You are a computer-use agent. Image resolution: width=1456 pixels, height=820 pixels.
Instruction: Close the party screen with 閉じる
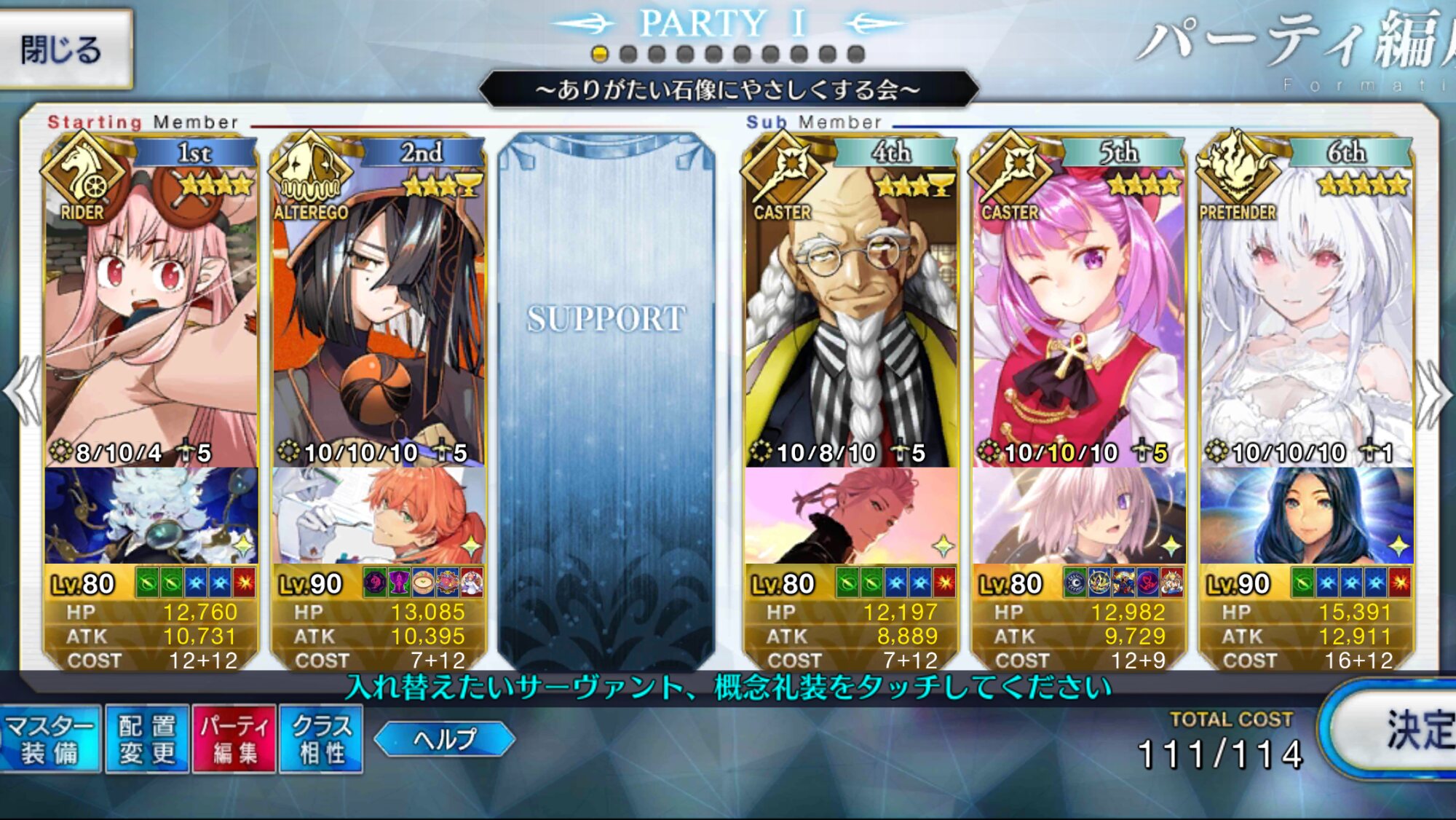[x=64, y=50]
